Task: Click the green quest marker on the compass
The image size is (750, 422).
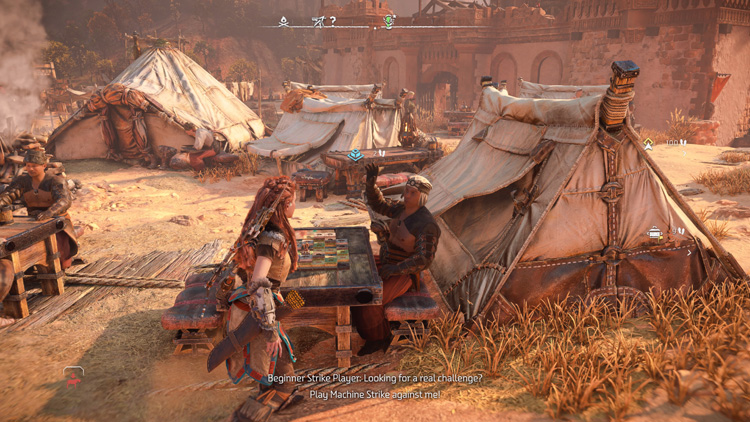Action: [x=389, y=21]
